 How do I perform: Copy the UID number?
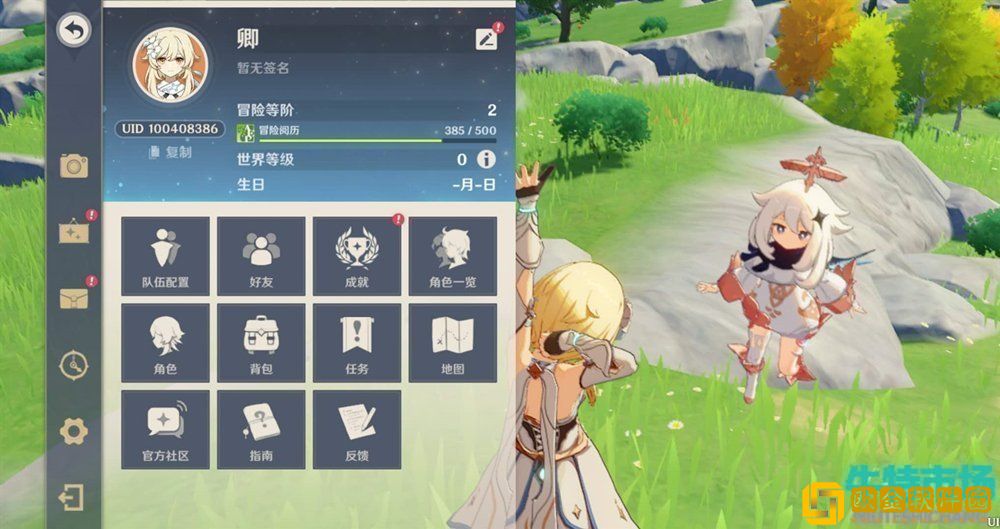coord(170,152)
